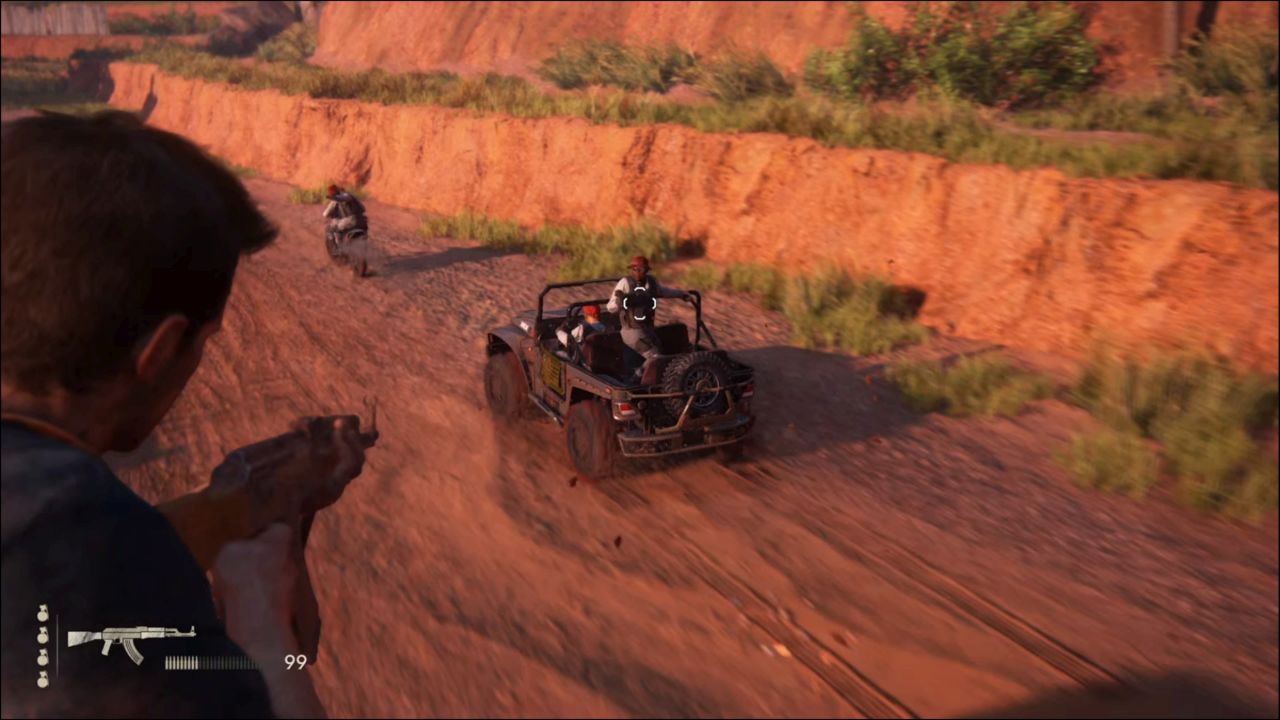Image resolution: width=1280 pixels, height=720 pixels.
Task: Click the green sticker on the jeep's side
Action: 552,373
